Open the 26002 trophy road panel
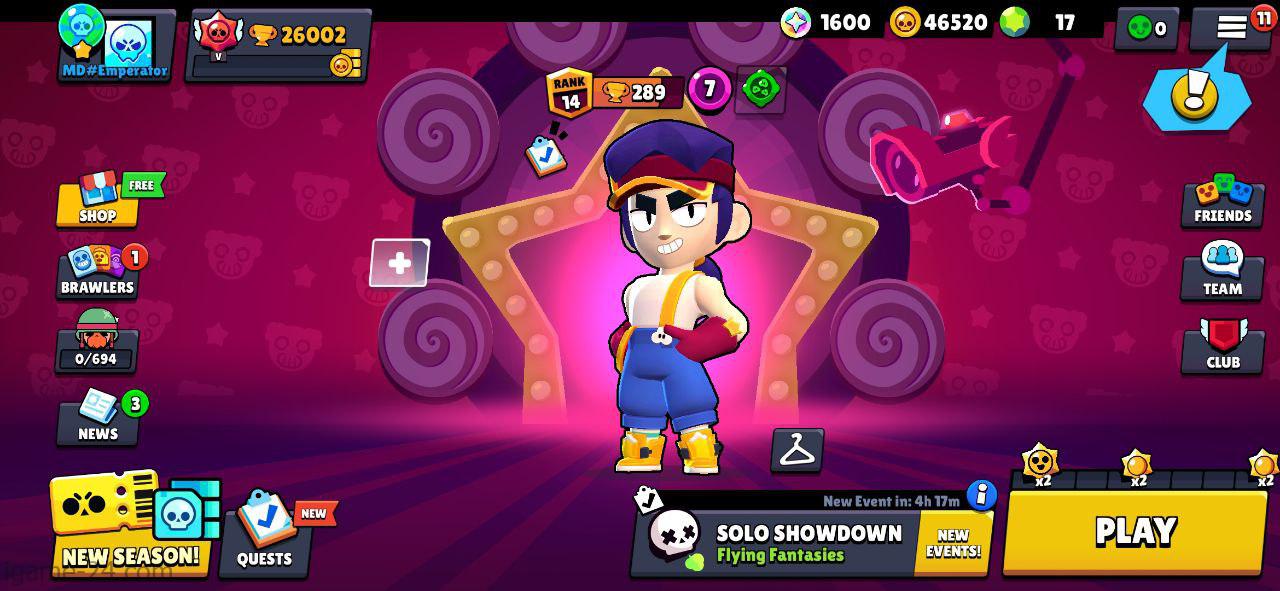This screenshot has height=591, width=1280. coord(277,45)
